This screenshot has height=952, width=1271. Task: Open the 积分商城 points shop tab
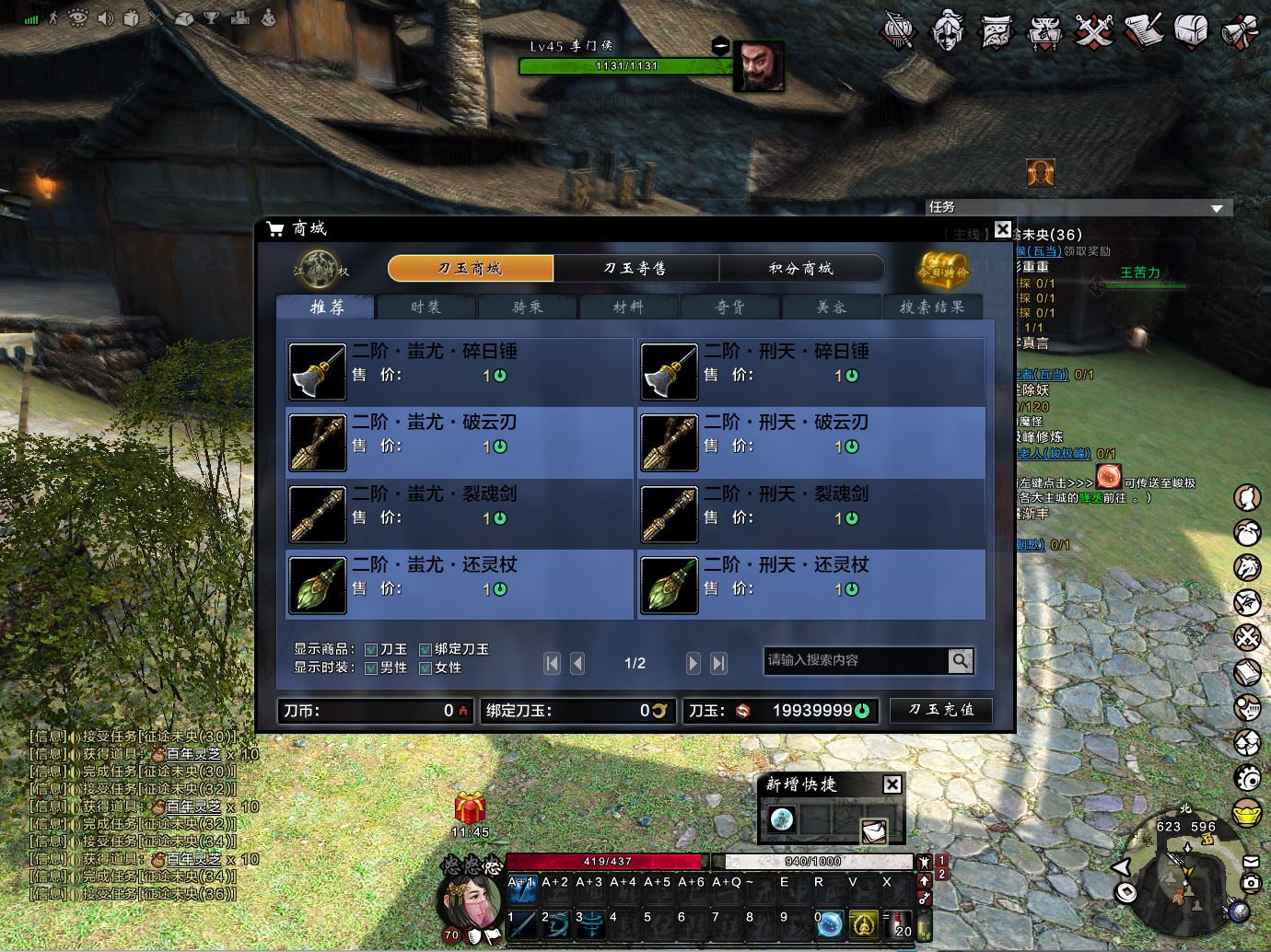click(x=800, y=268)
